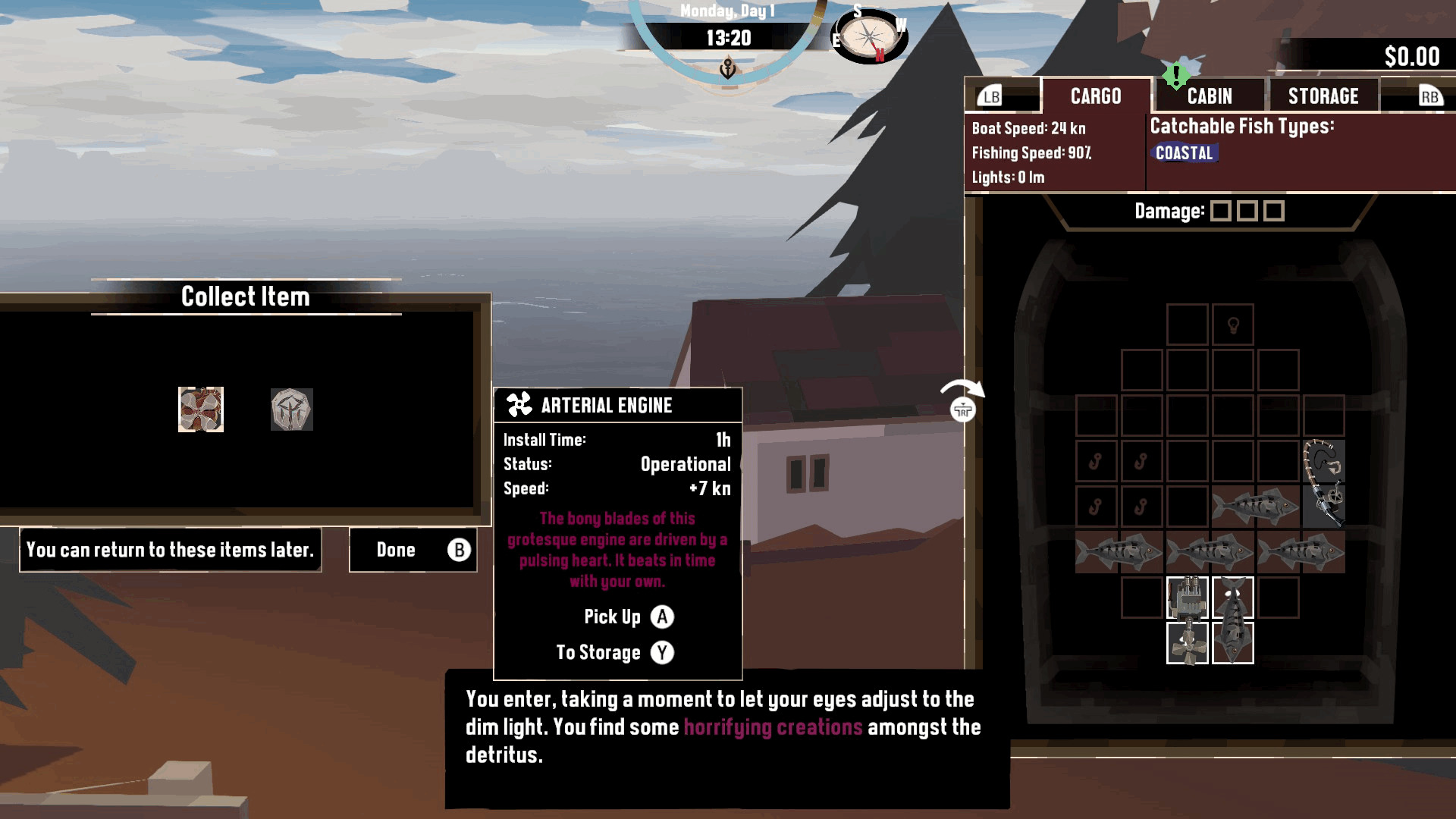Click the propeller icon on the Arterial Engine tooltip
The width and height of the screenshot is (1456, 819).
[519, 403]
